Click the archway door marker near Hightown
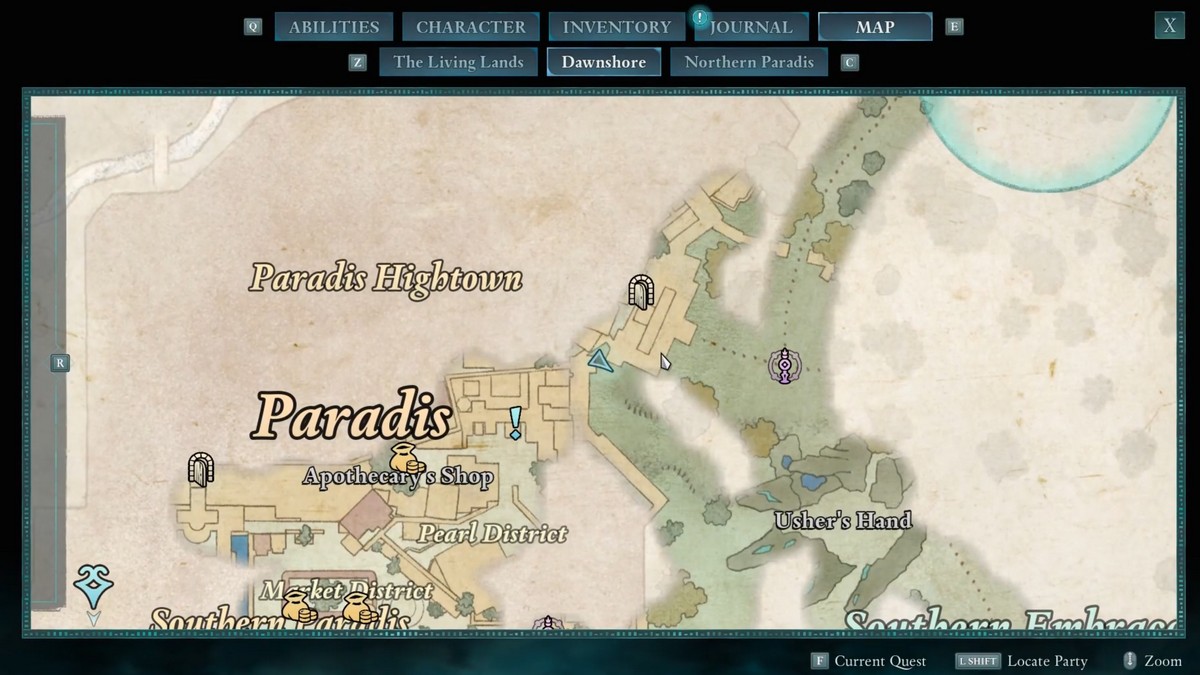This screenshot has width=1200, height=675. 640,291
